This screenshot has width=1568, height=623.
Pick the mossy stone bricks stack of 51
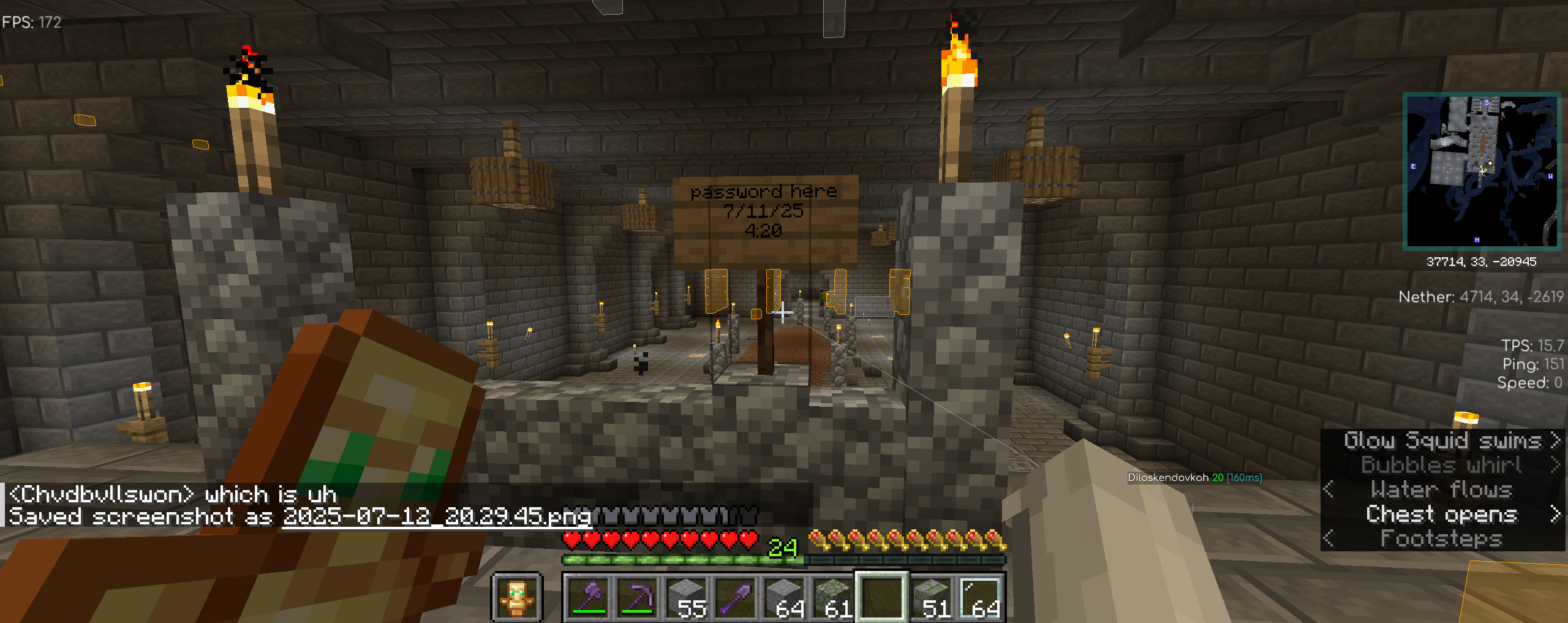[x=932, y=597]
